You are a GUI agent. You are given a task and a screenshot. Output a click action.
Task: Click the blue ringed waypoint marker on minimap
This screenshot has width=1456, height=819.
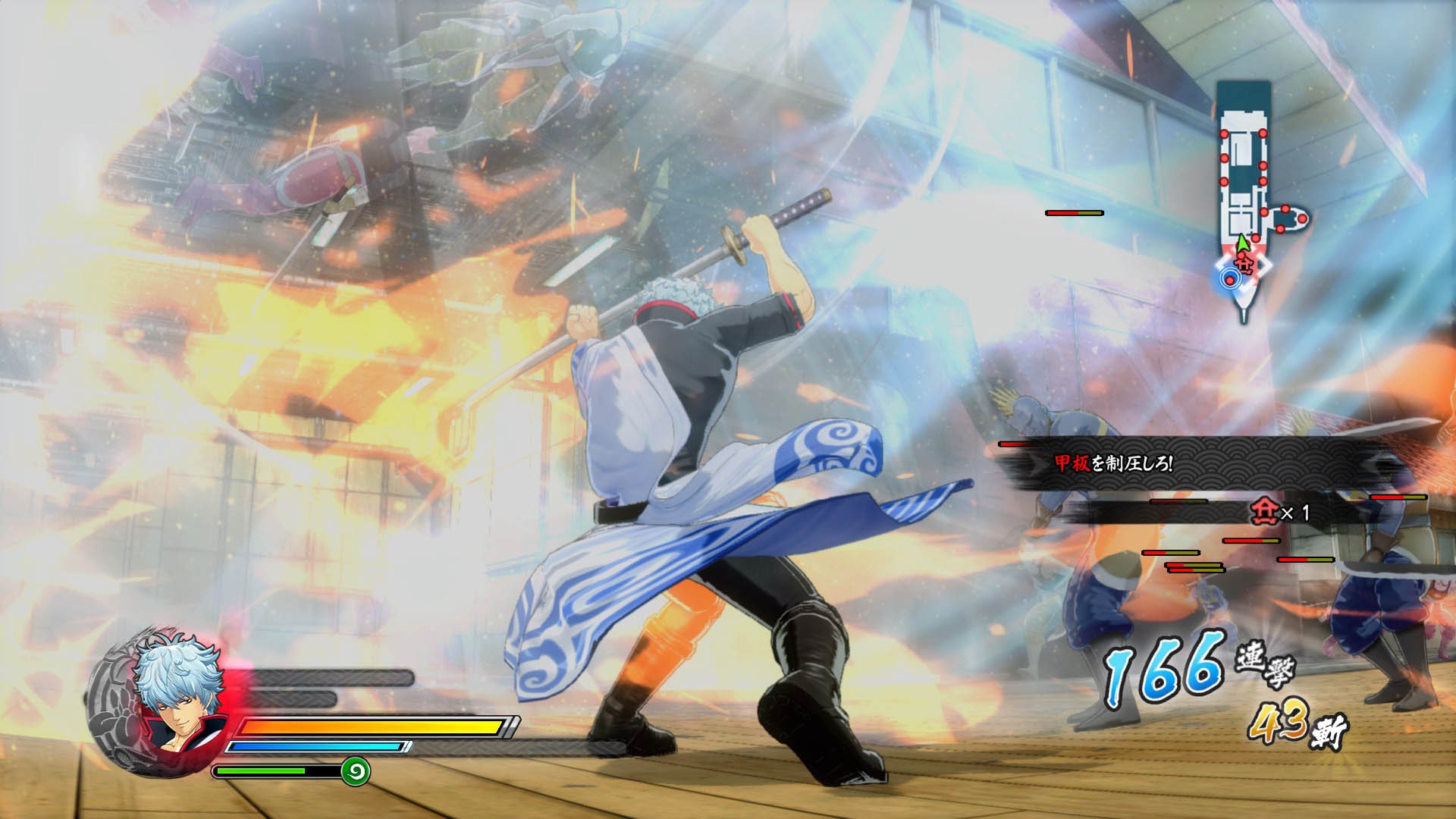(1230, 279)
